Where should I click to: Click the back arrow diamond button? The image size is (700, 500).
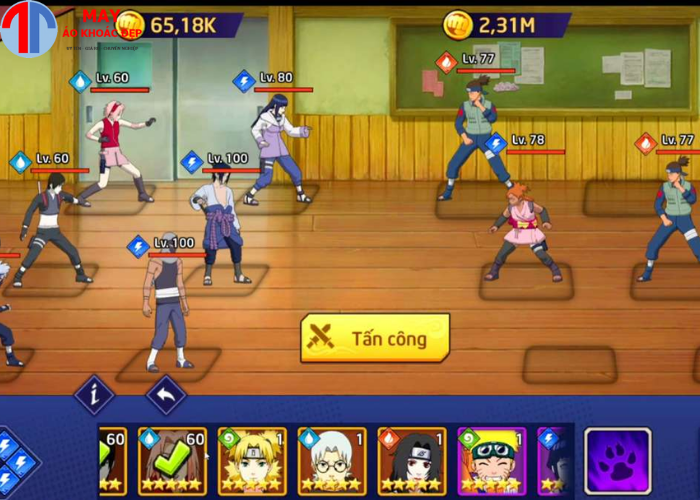point(166,395)
